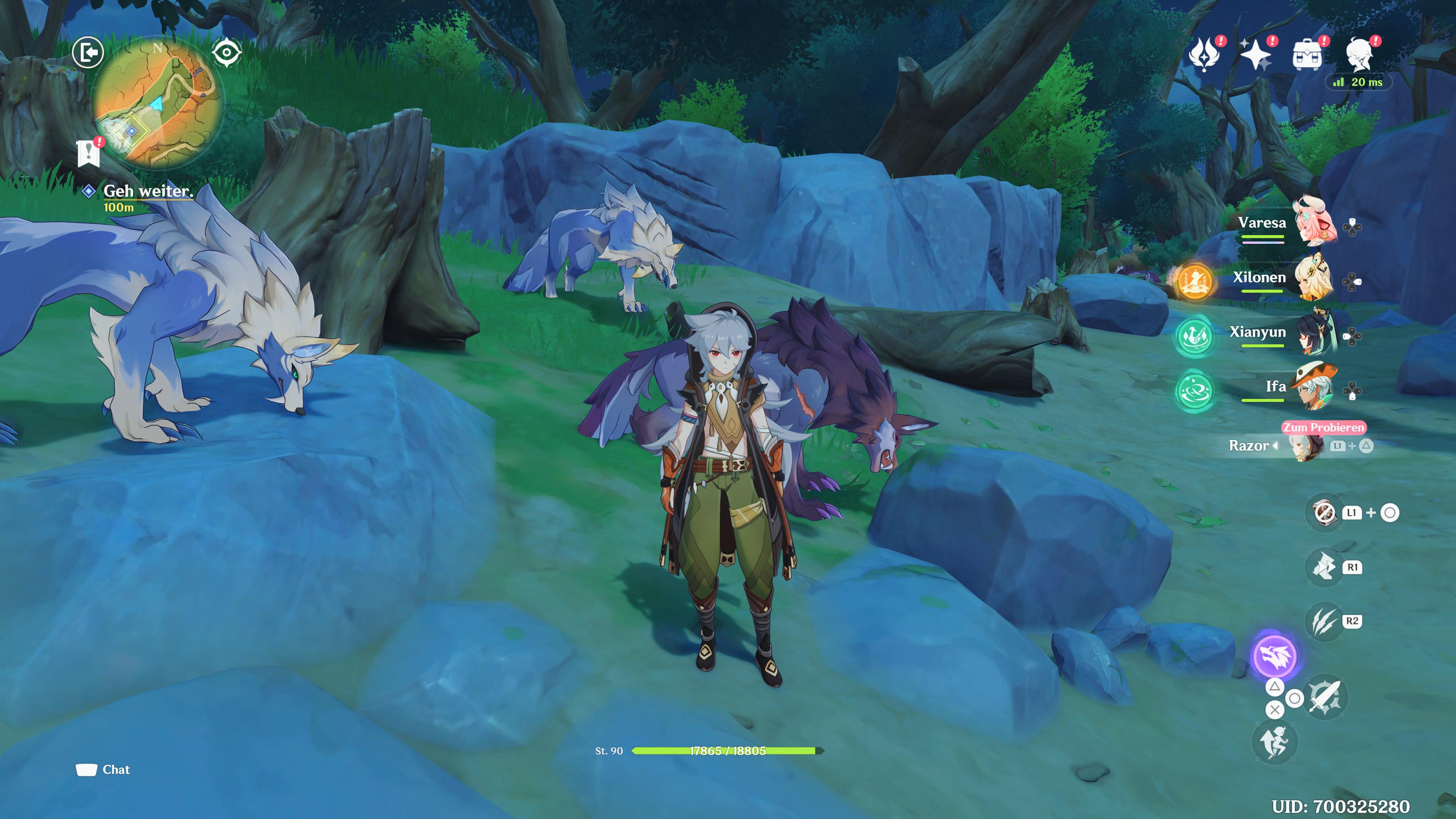1456x819 pixels.
Task: Select the 'Geh weiter.' quest objective
Action: pos(147,191)
